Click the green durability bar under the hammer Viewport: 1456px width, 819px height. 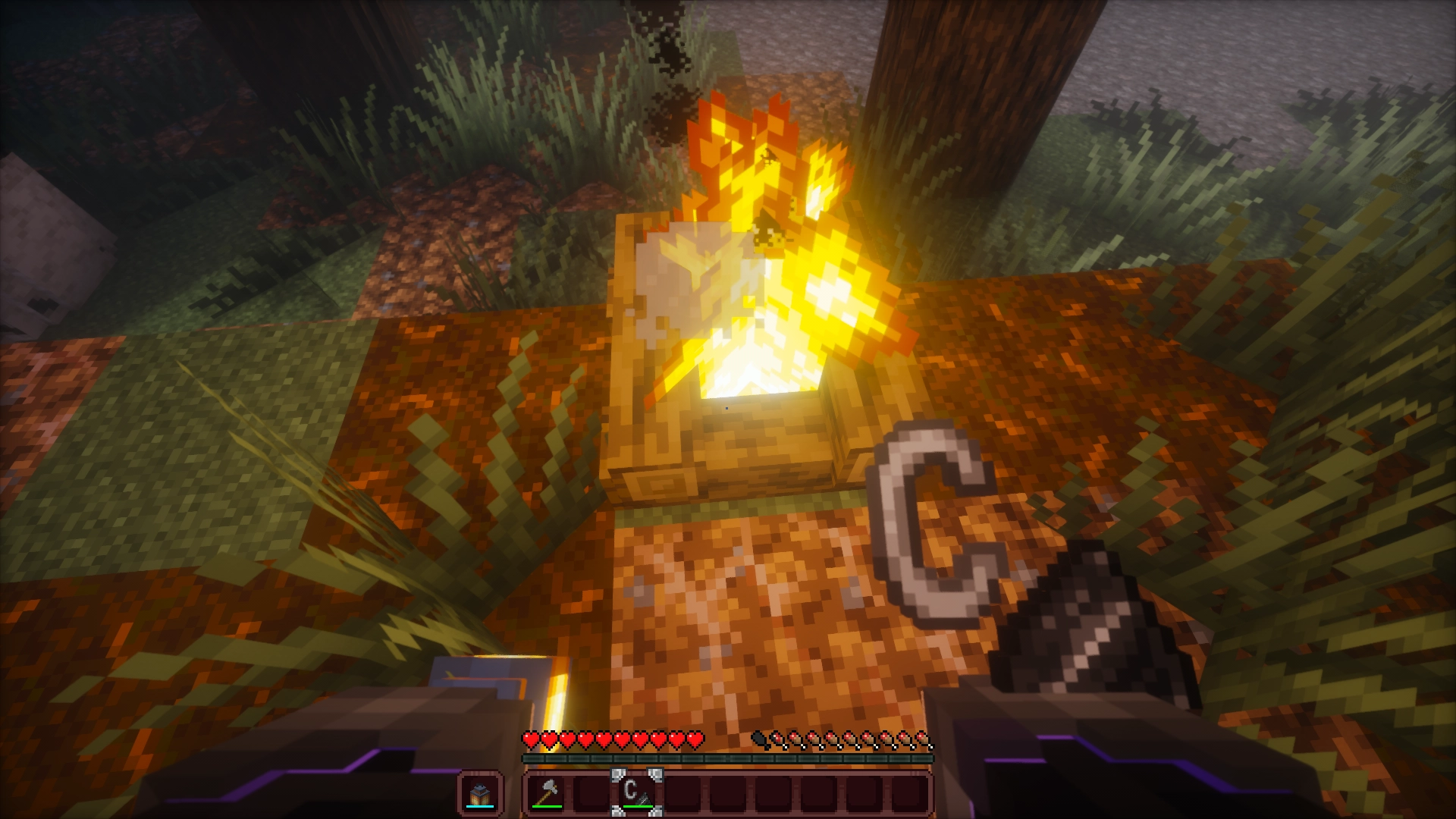(x=546, y=807)
